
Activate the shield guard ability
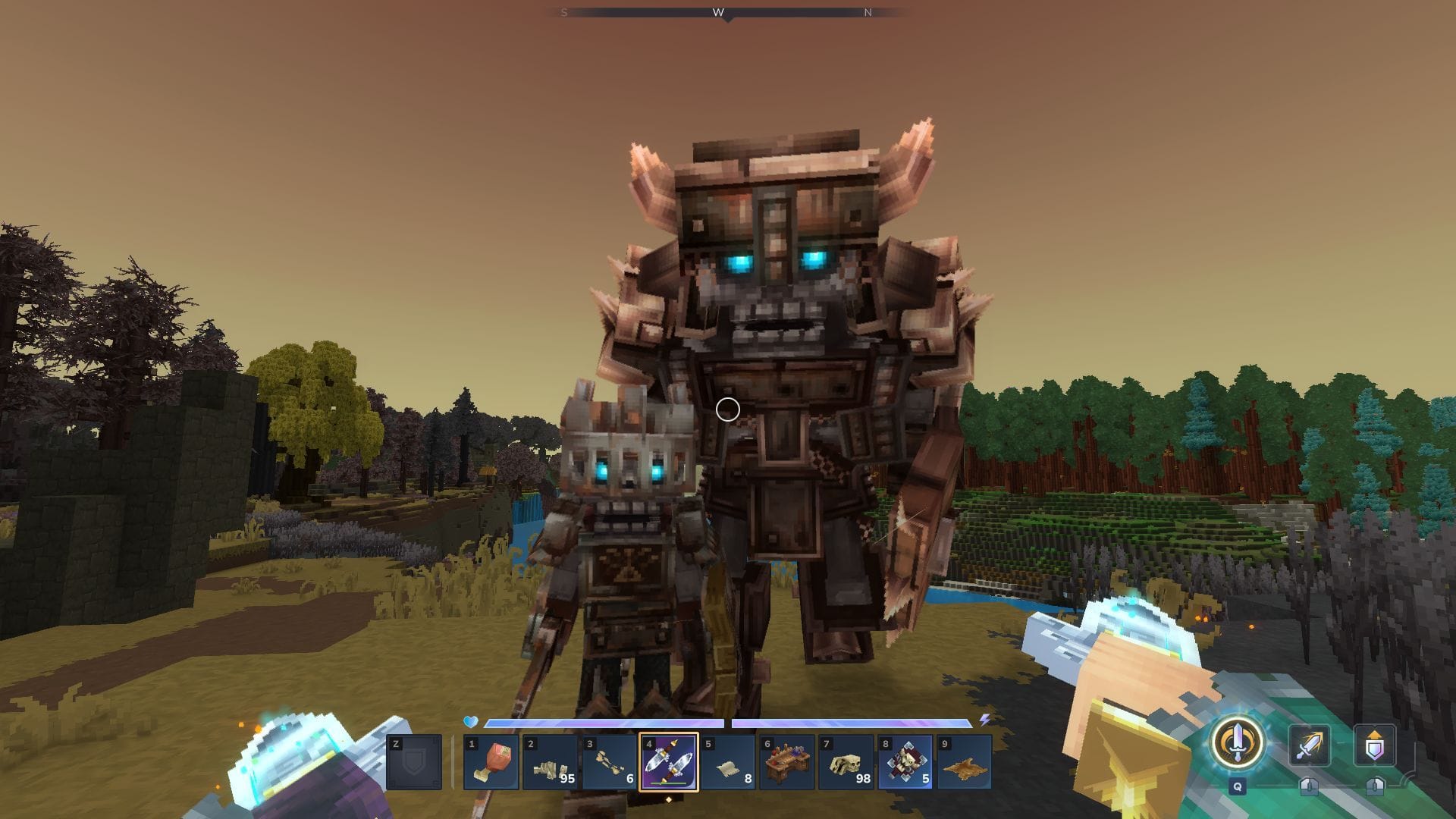tap(1374, 745)
